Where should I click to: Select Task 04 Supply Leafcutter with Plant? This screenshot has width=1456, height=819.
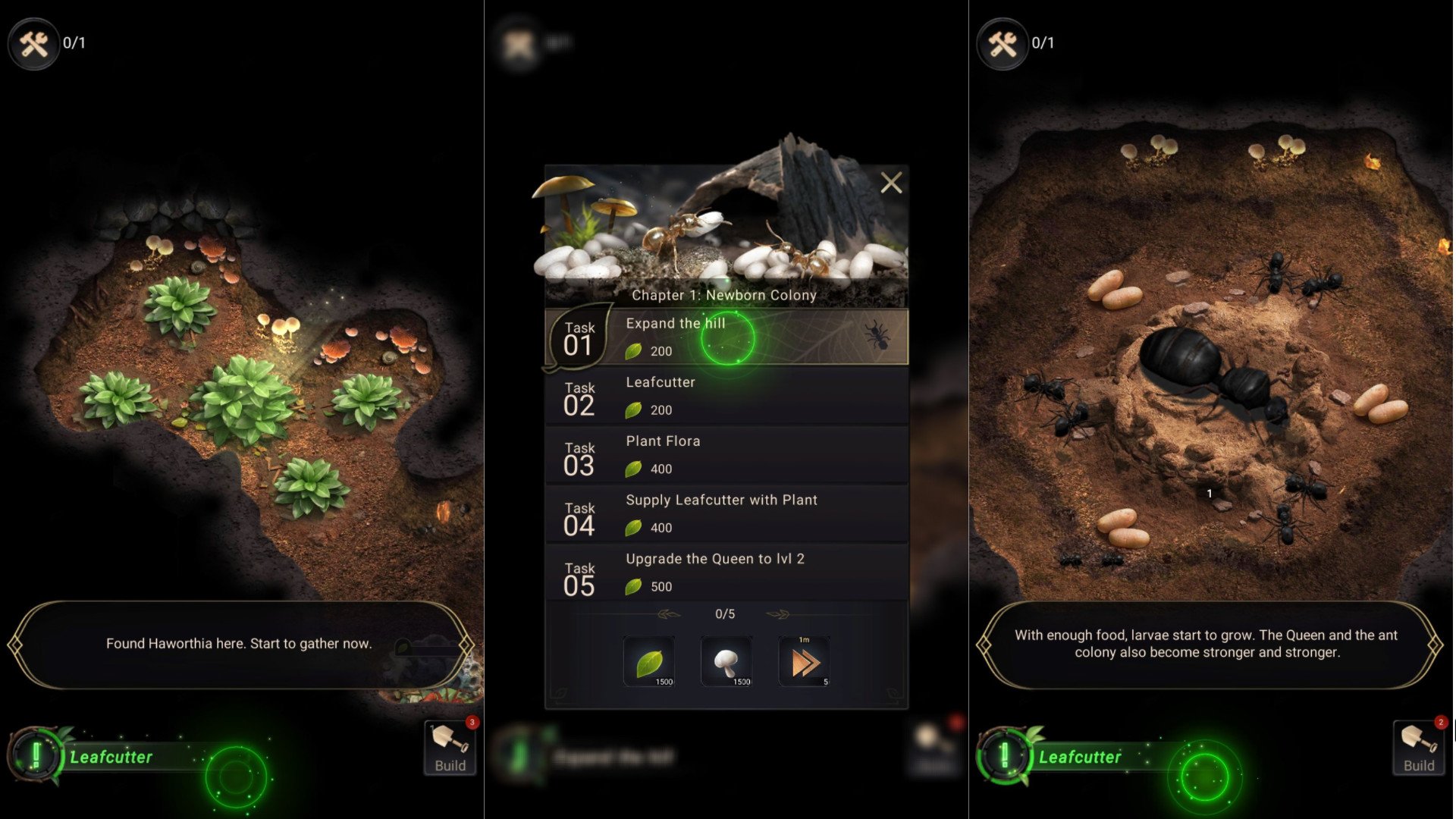726,514
